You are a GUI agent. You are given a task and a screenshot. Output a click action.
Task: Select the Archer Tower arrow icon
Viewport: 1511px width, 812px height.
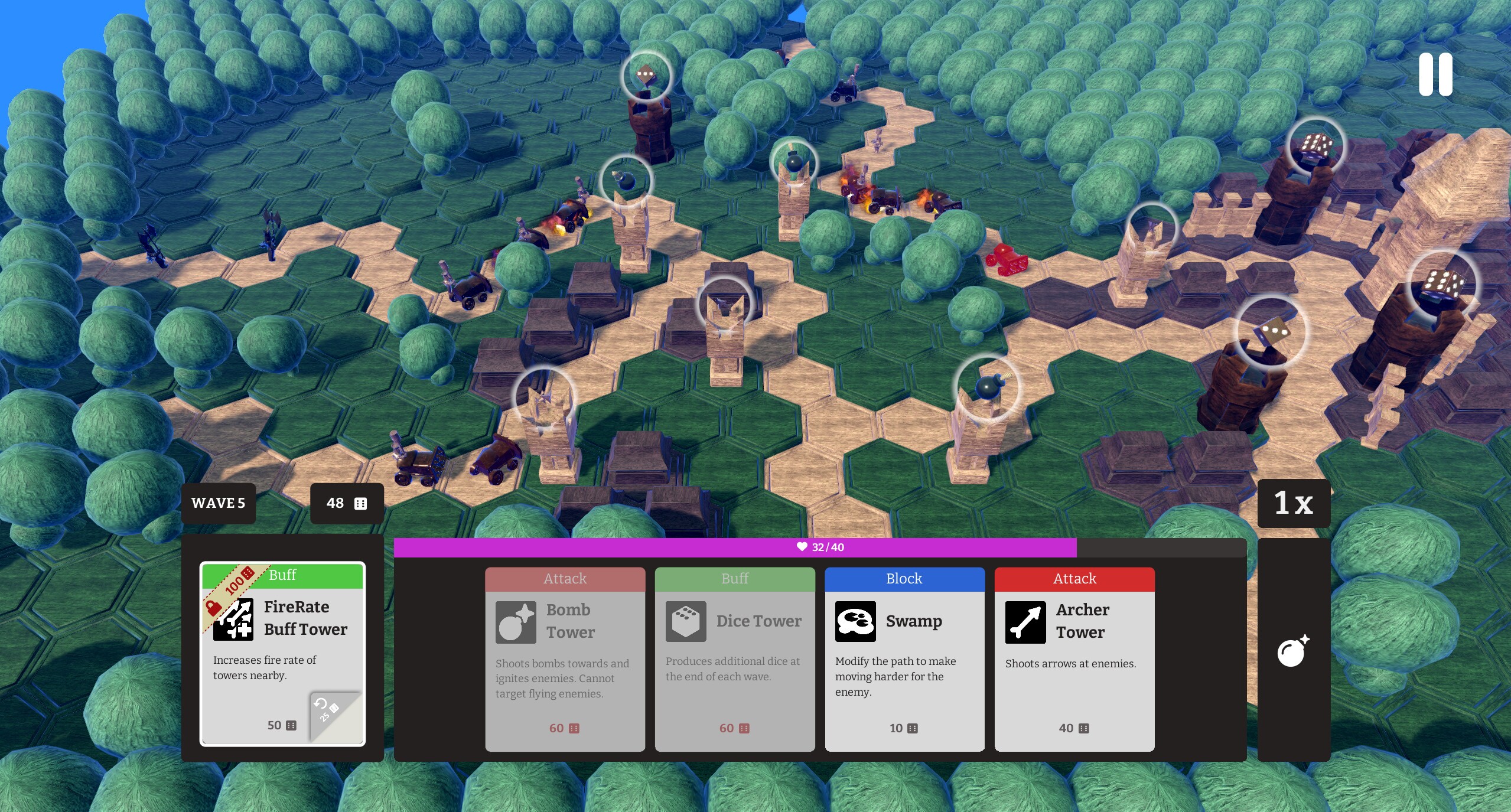[x=1026, y=621]
